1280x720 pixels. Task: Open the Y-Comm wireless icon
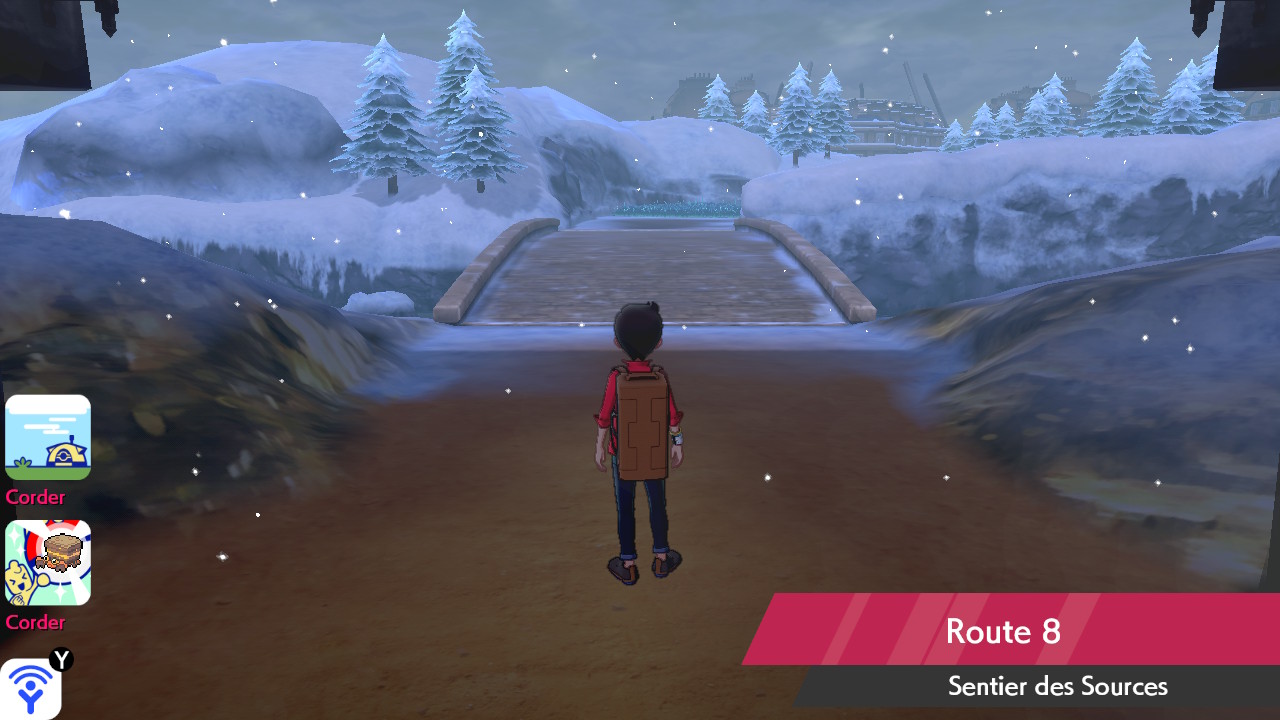pos(31,688)
